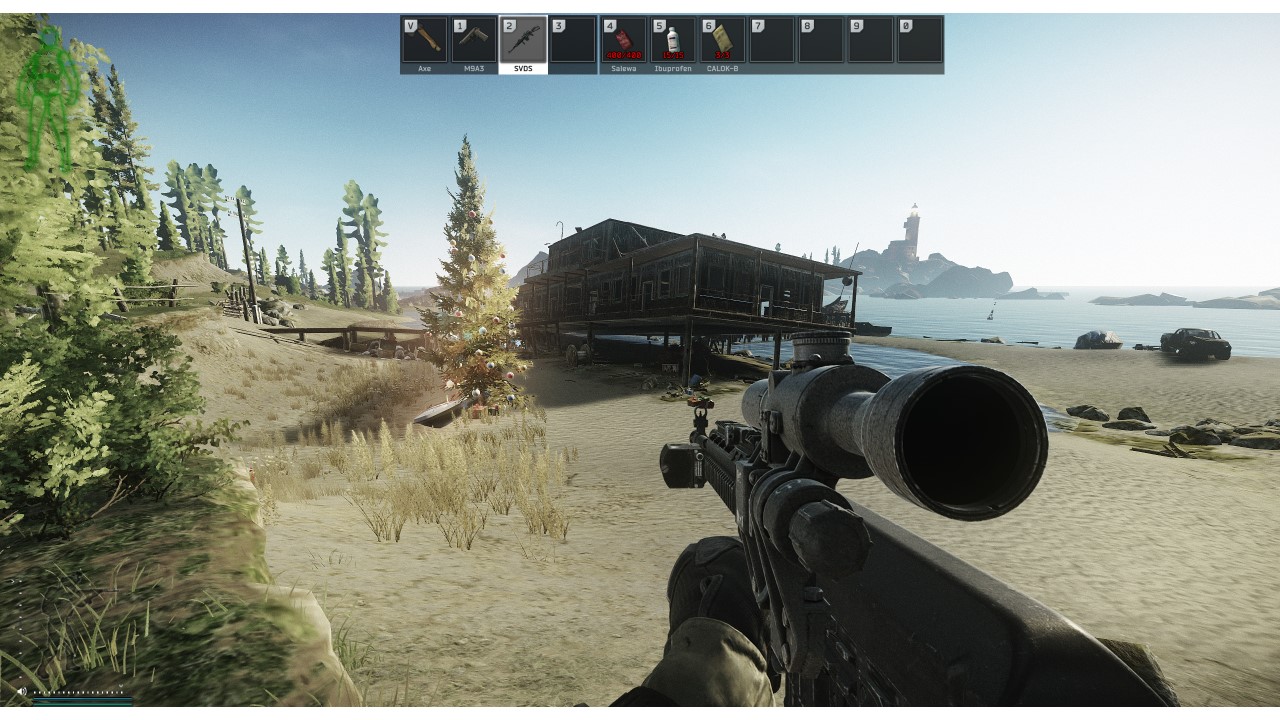Select empty quickbar slot 0
Image resolution: width=1280 pixels, height=720 pixels.
coord(919,39)
